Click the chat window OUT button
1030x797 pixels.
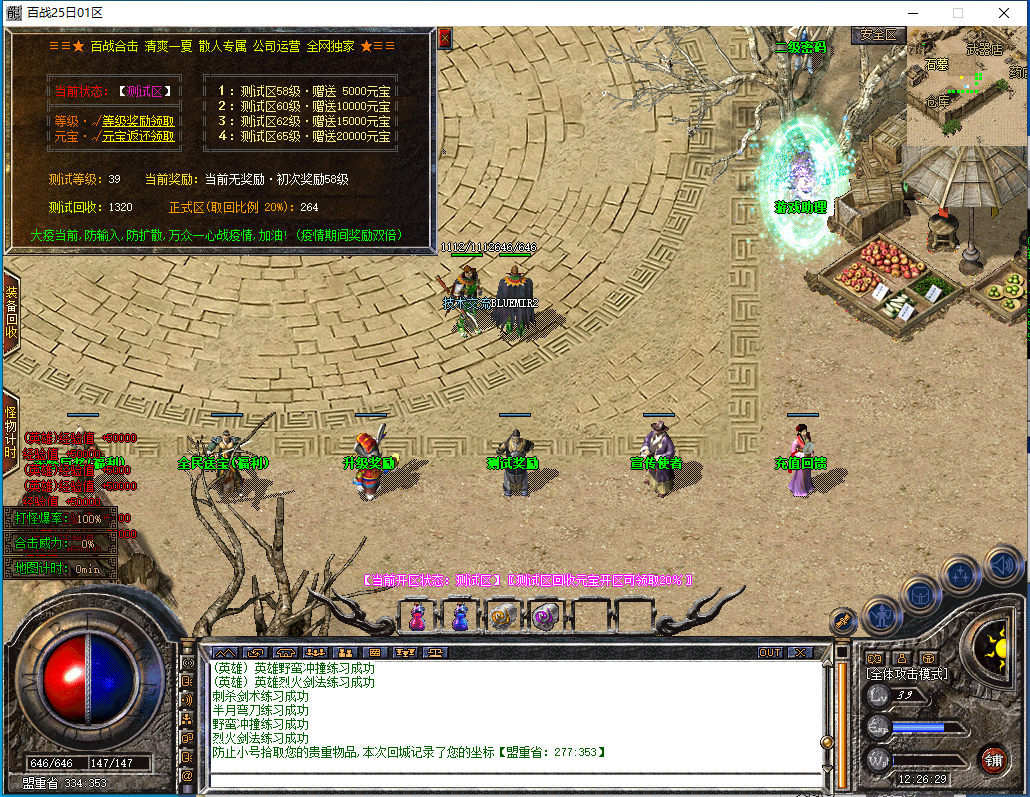pos(769,652)
